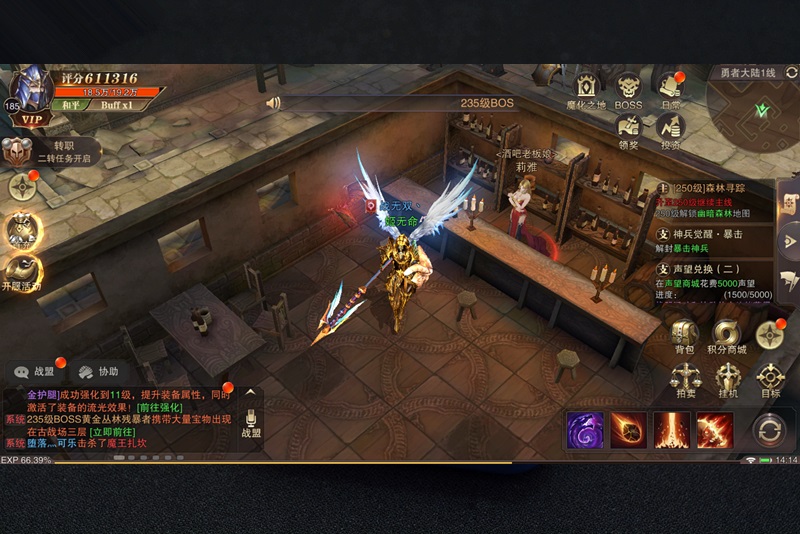Toggle 挂机 auto-battle
Viewport: 800px width, 534px height.
click(x=727, y=381)
